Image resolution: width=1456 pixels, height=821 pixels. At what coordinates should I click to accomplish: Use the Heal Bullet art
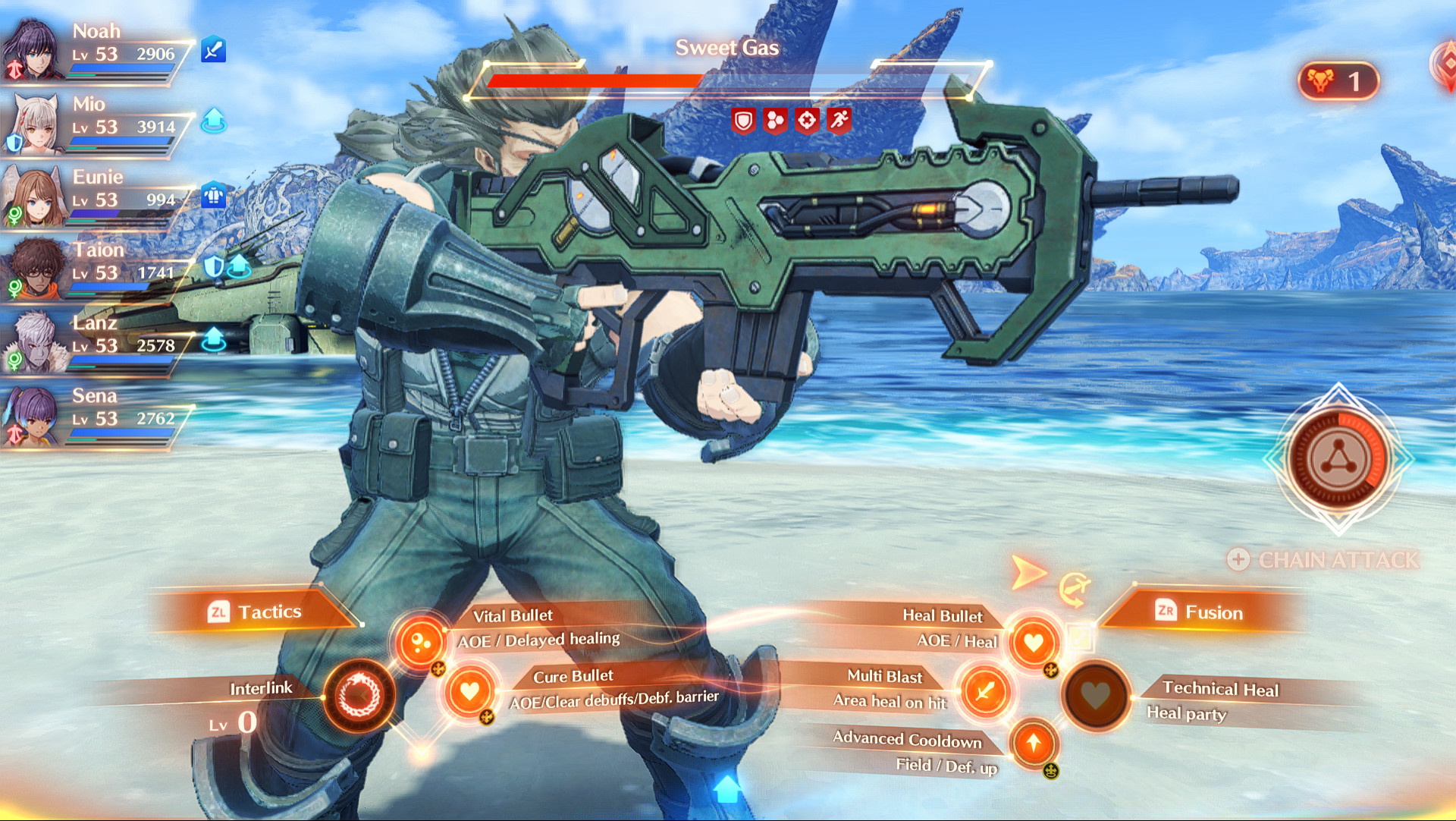click(x=1033, y=644)
